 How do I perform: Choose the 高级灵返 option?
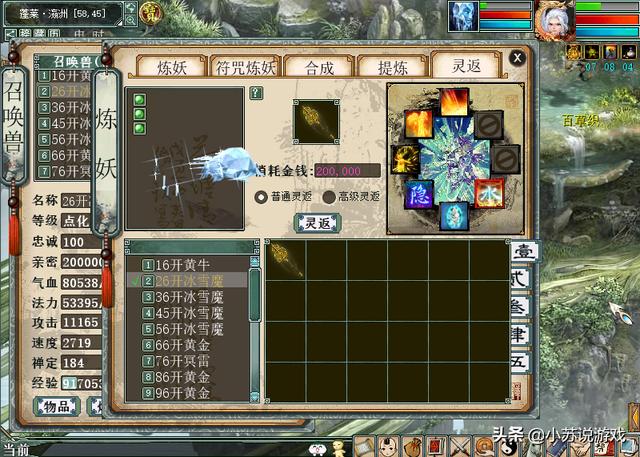click(329, 197)
